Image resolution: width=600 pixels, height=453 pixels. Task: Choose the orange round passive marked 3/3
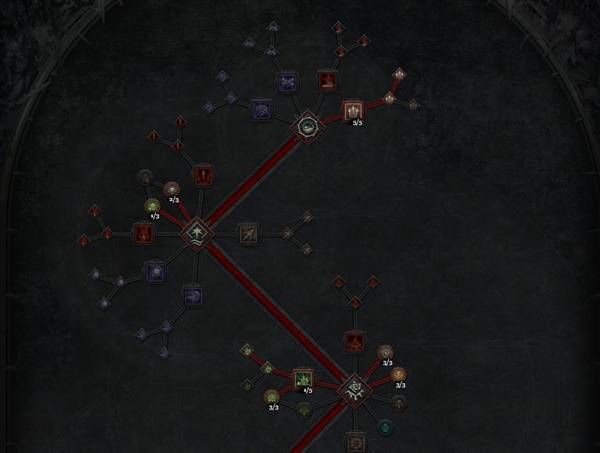tap(399, 375)
